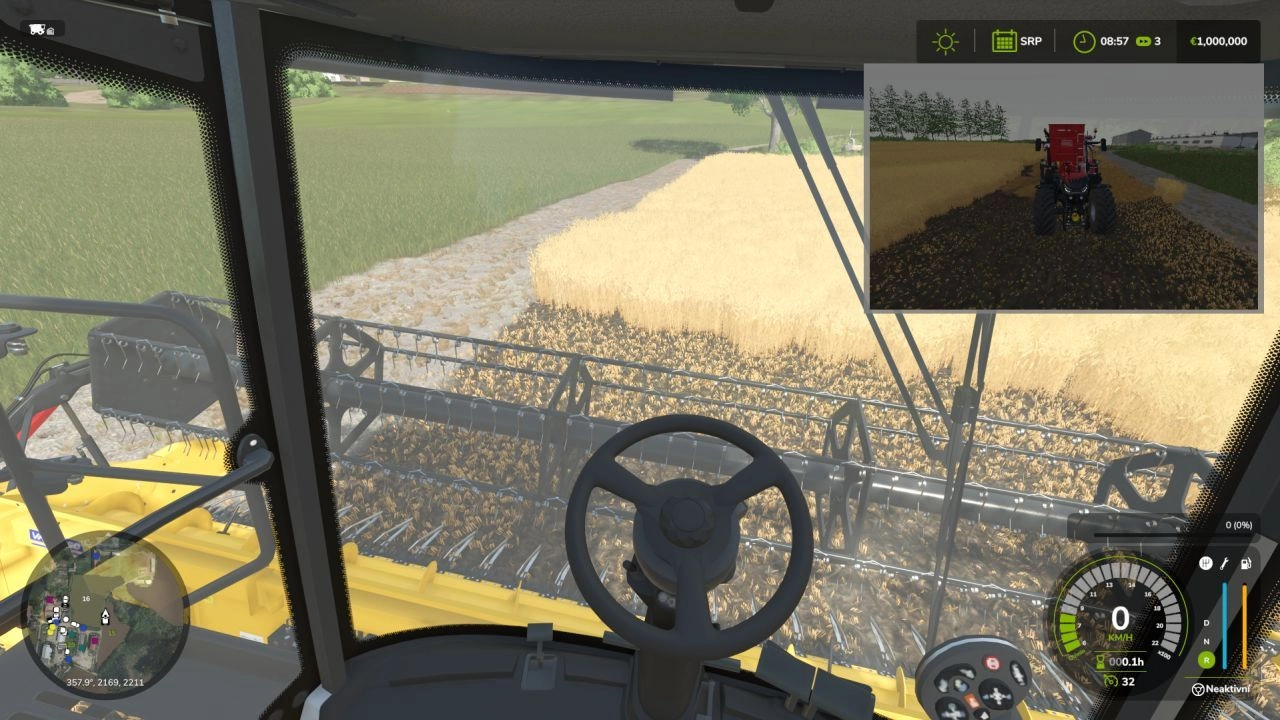Click the fuel pump icon above the fuel gauge
This screenshot has width=1280, height=720.
click(1245, 564)
